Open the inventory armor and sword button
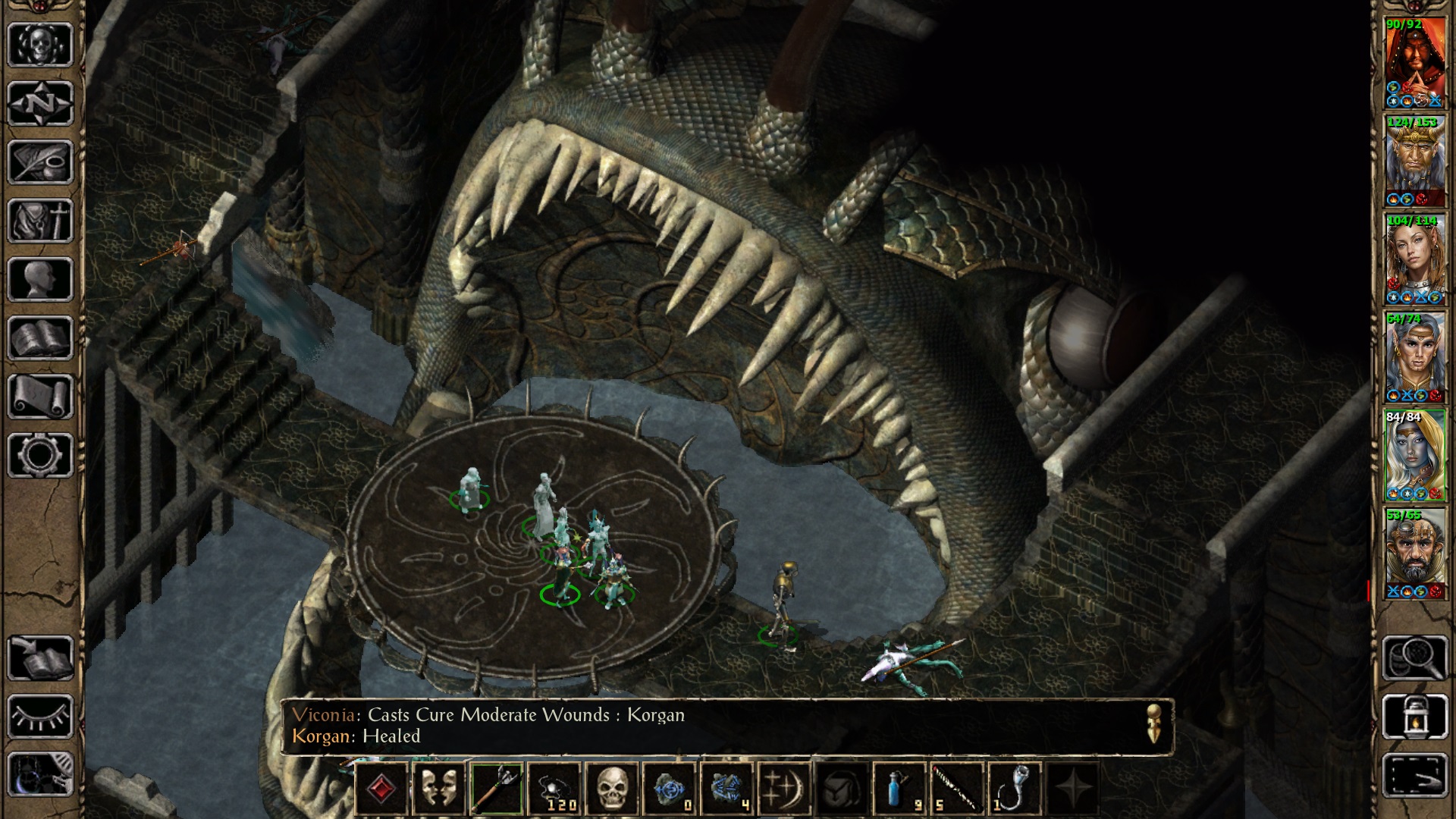 point(40,221)
